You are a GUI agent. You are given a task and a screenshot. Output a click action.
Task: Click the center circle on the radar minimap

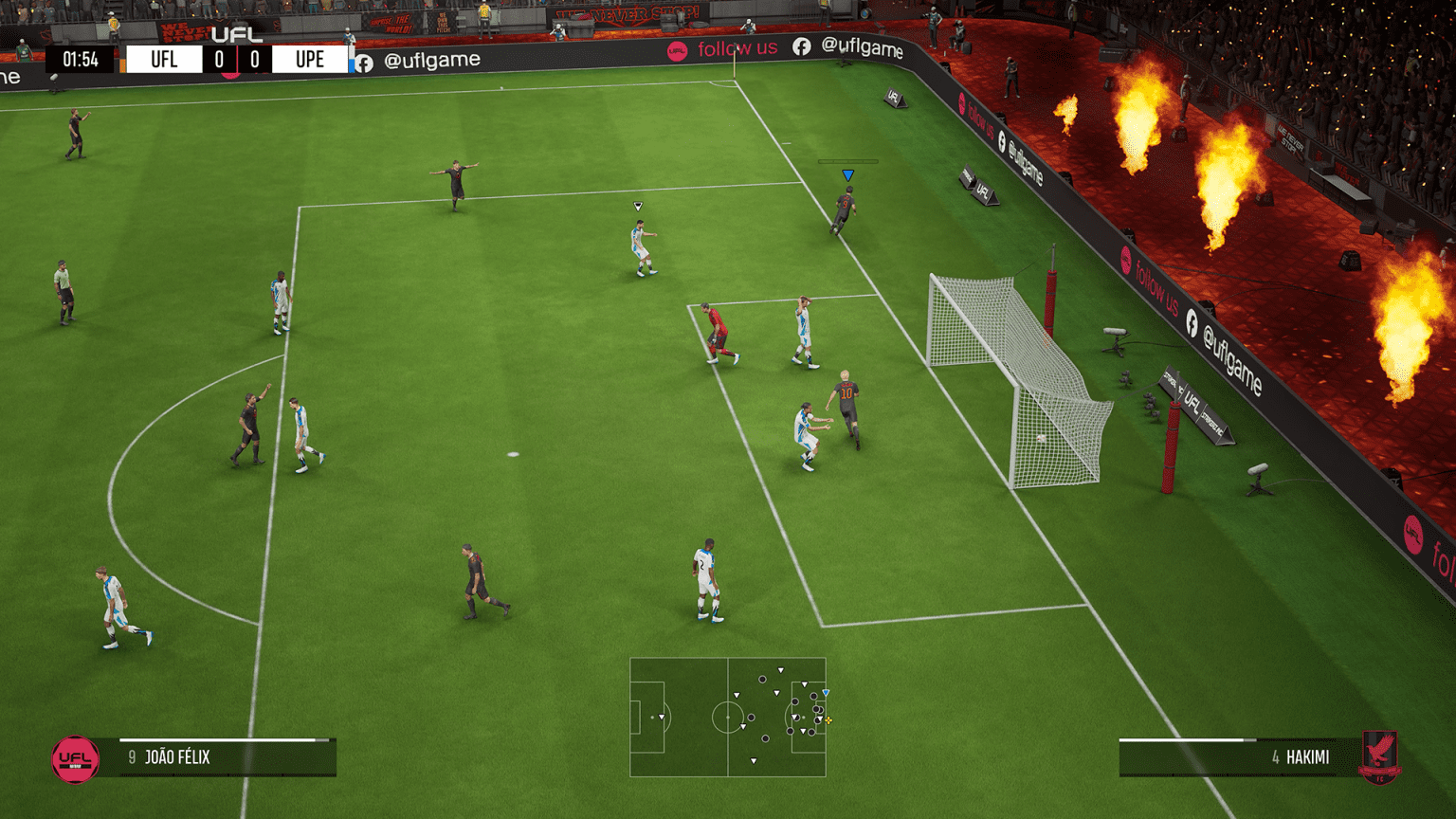pos(728,718)
